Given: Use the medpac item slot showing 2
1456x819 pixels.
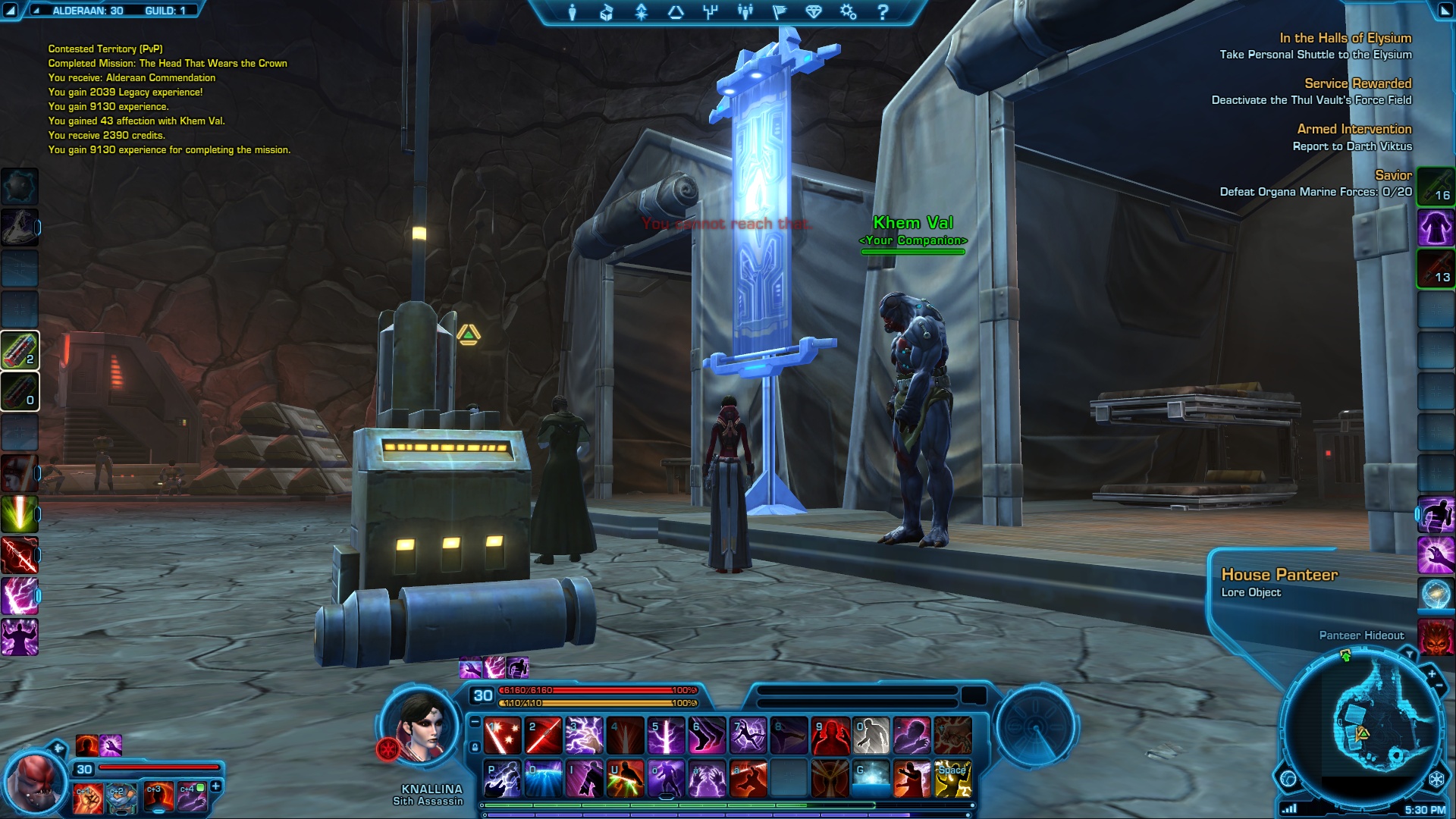Looking at the screenshot, I should pos(20,350).
